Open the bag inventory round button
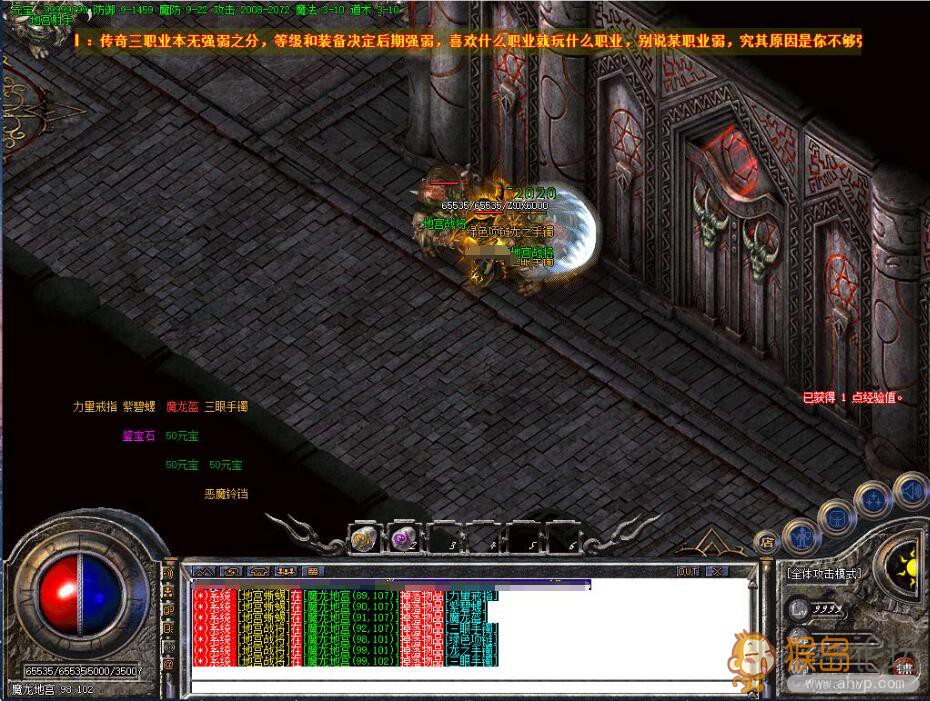 838,518
